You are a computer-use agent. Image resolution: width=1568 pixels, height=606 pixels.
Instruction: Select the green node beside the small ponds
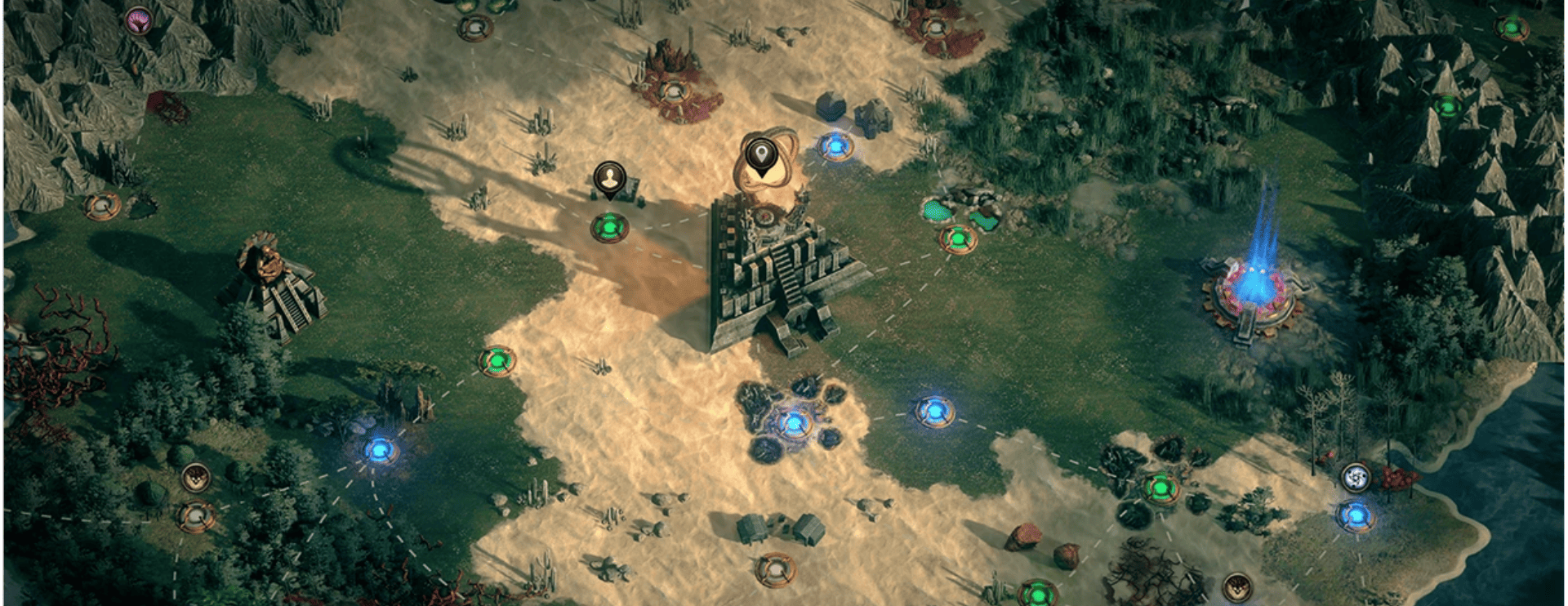pos(958,239)
